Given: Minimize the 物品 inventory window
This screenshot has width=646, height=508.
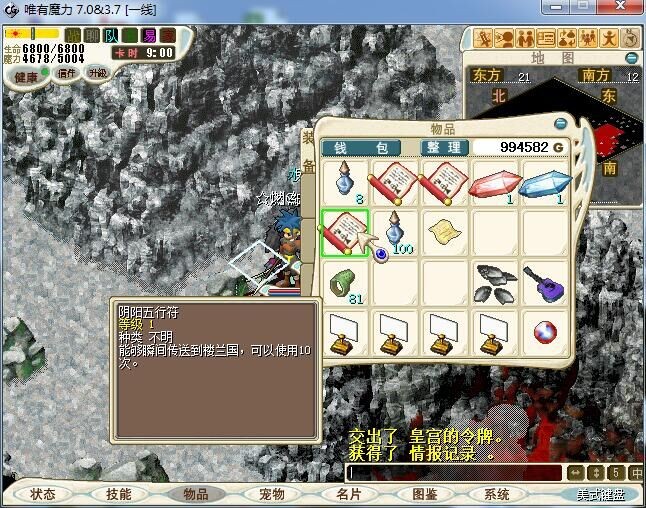Looking at the screenshot, I should [x=560, y=124].
